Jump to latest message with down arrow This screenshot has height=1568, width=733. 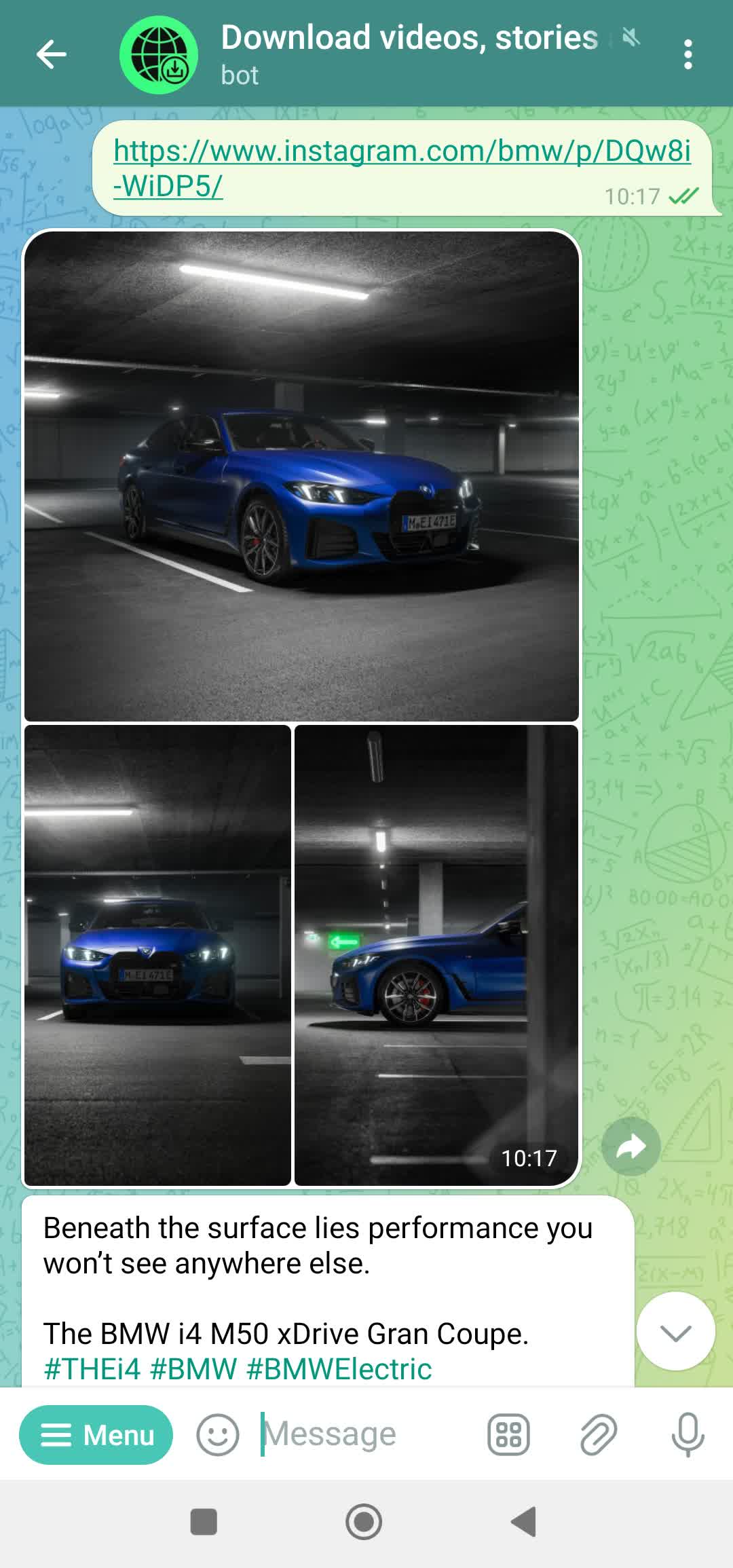coord(675,1331)
